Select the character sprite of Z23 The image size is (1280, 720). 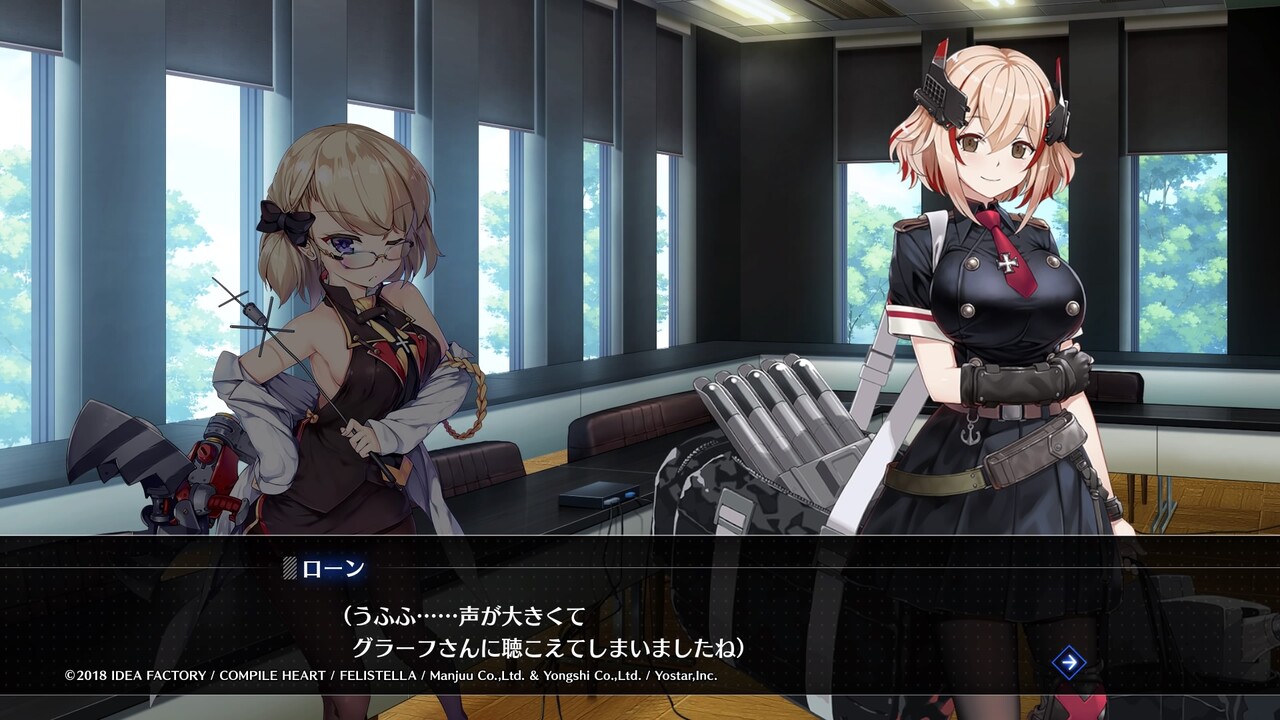coord(340,330)
